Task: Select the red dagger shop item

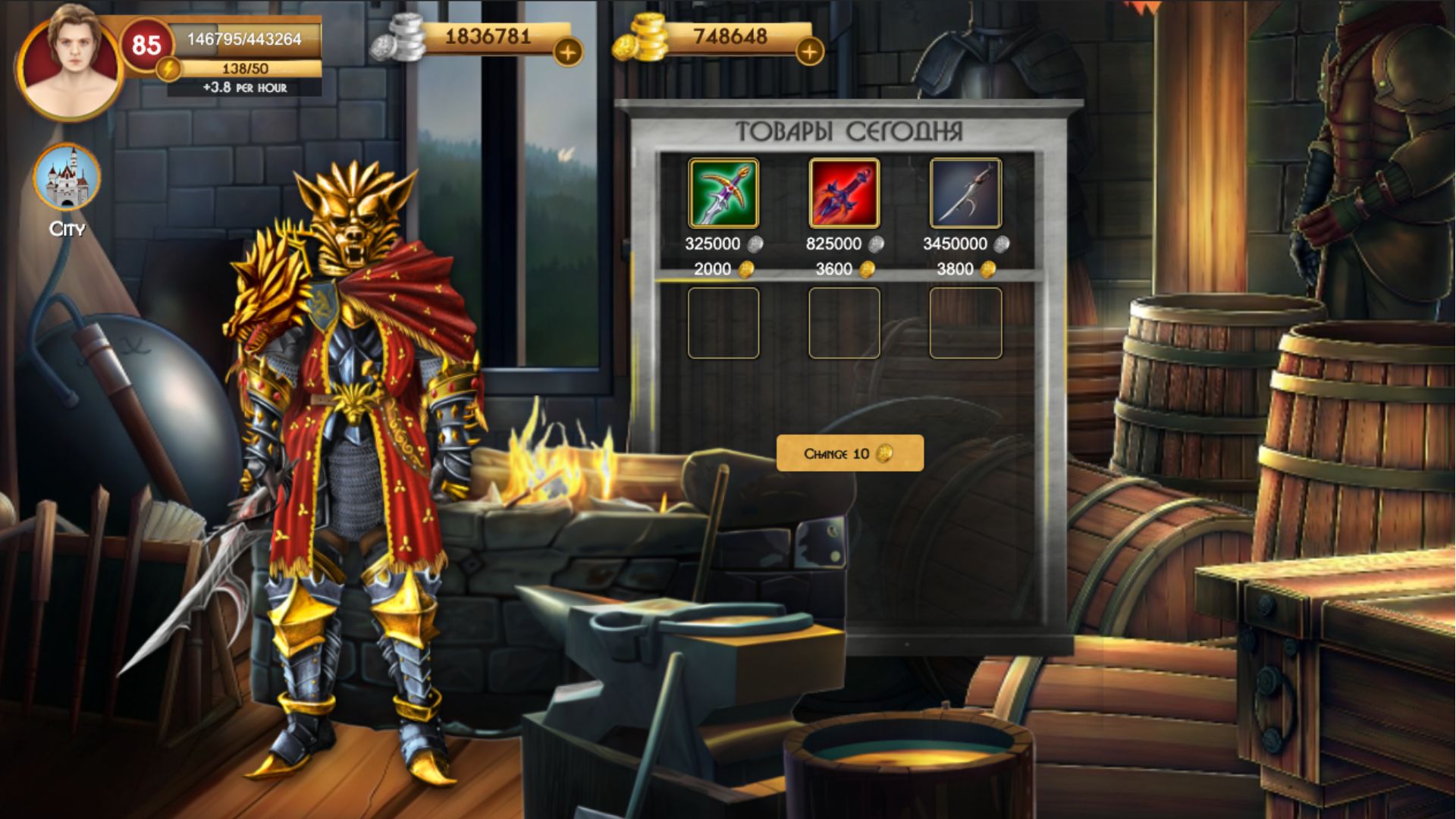Action: (x=844, y=195)
